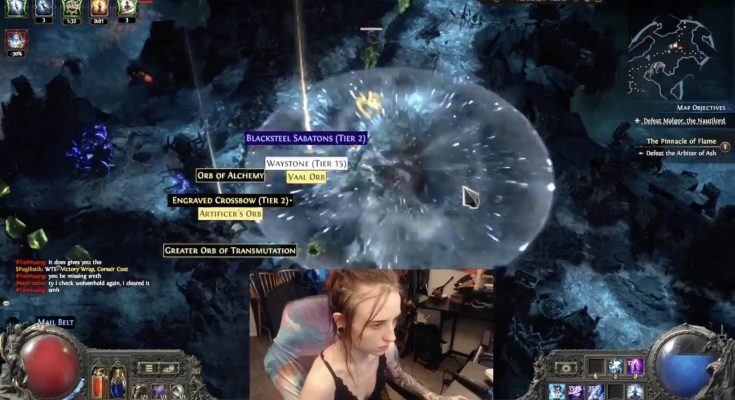Pick up the Vaal Orb drop label
The width and height of the screenshot is (735, 400).
coord(306,177)
